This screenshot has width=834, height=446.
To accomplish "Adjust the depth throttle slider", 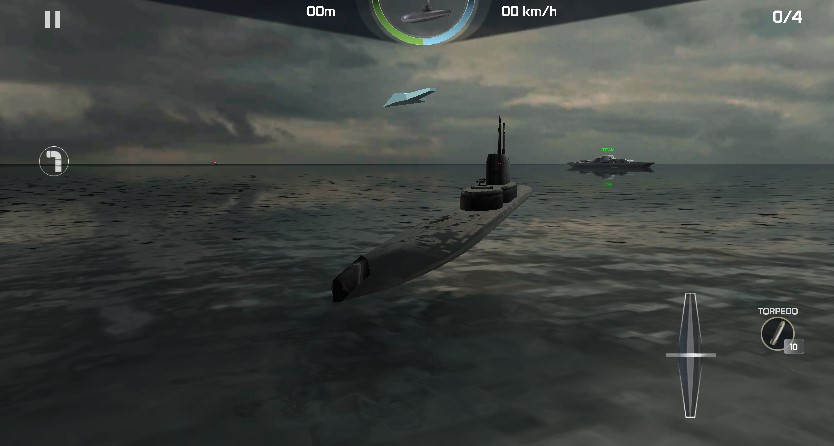I will click(690, 355).
